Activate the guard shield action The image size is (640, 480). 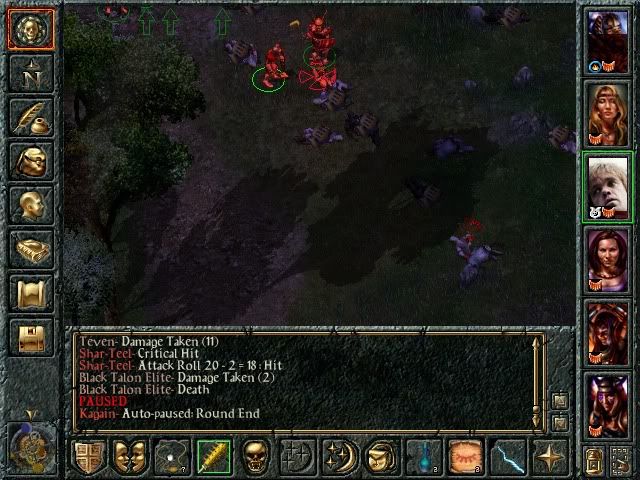(x=89, y=456)
